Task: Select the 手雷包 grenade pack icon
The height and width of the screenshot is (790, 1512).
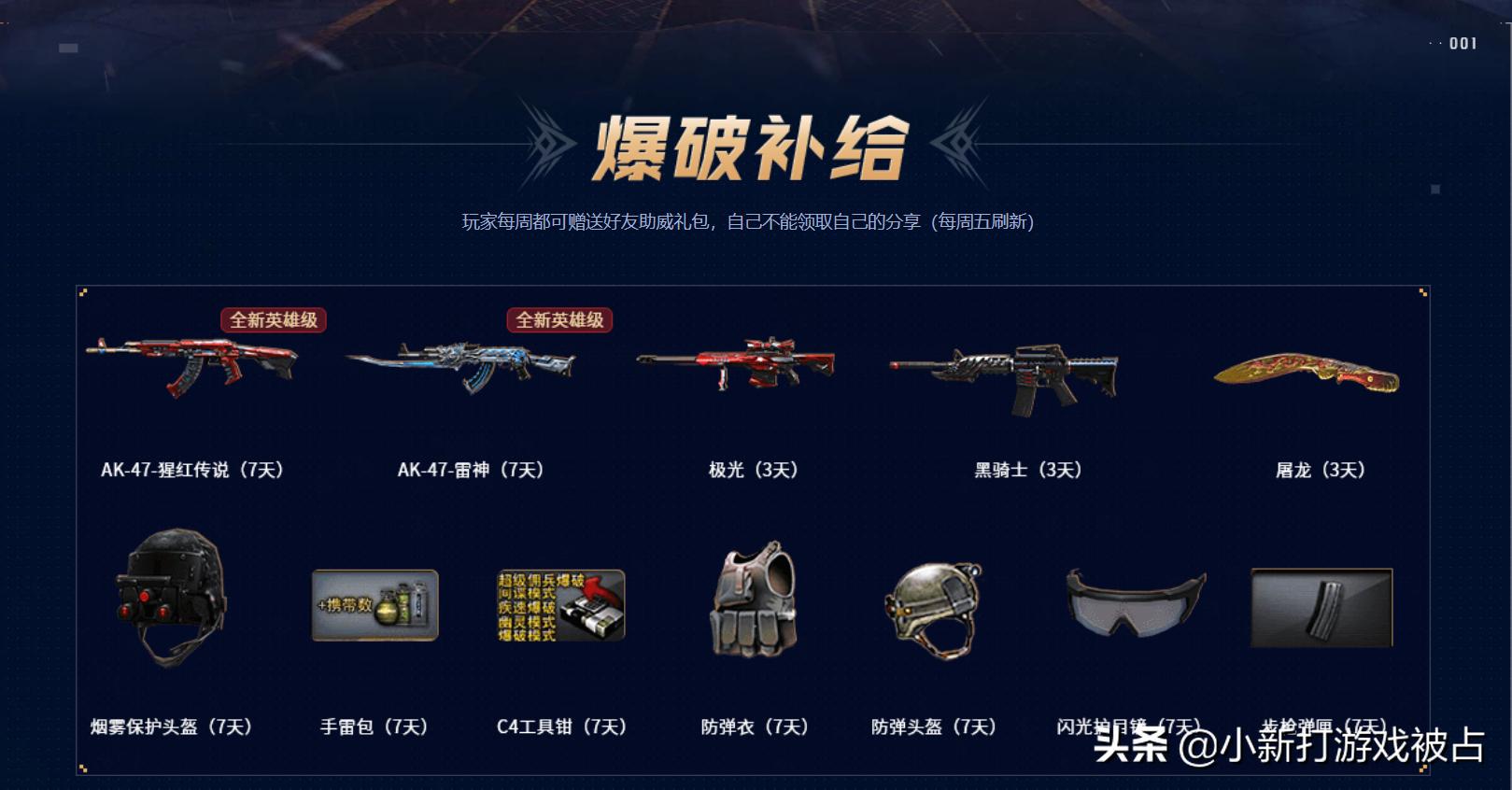Action: [x=374, y=607]
